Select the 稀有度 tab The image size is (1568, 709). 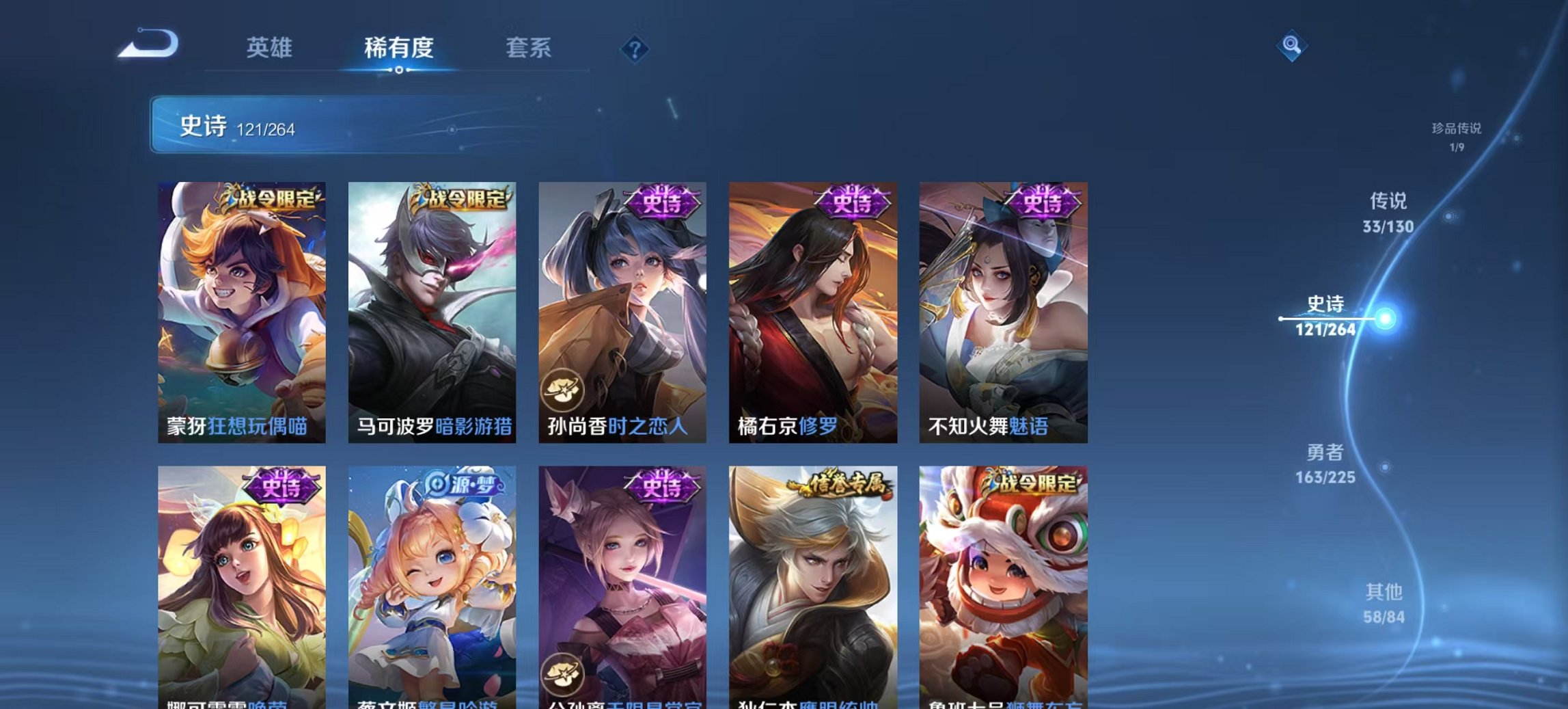400,48
